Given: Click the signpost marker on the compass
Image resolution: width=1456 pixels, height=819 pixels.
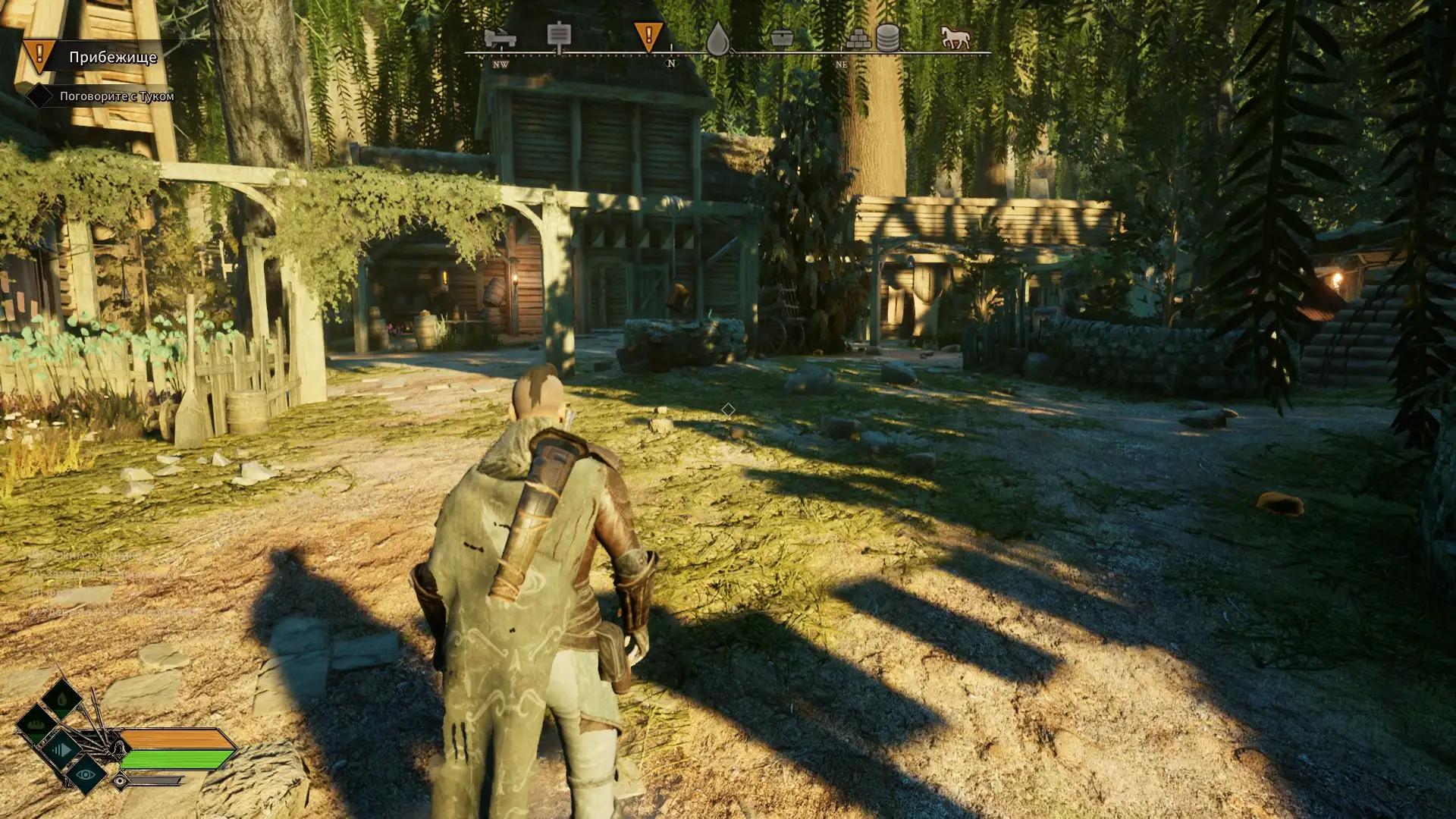Looking at the screenshot, I should pos(559,36).
